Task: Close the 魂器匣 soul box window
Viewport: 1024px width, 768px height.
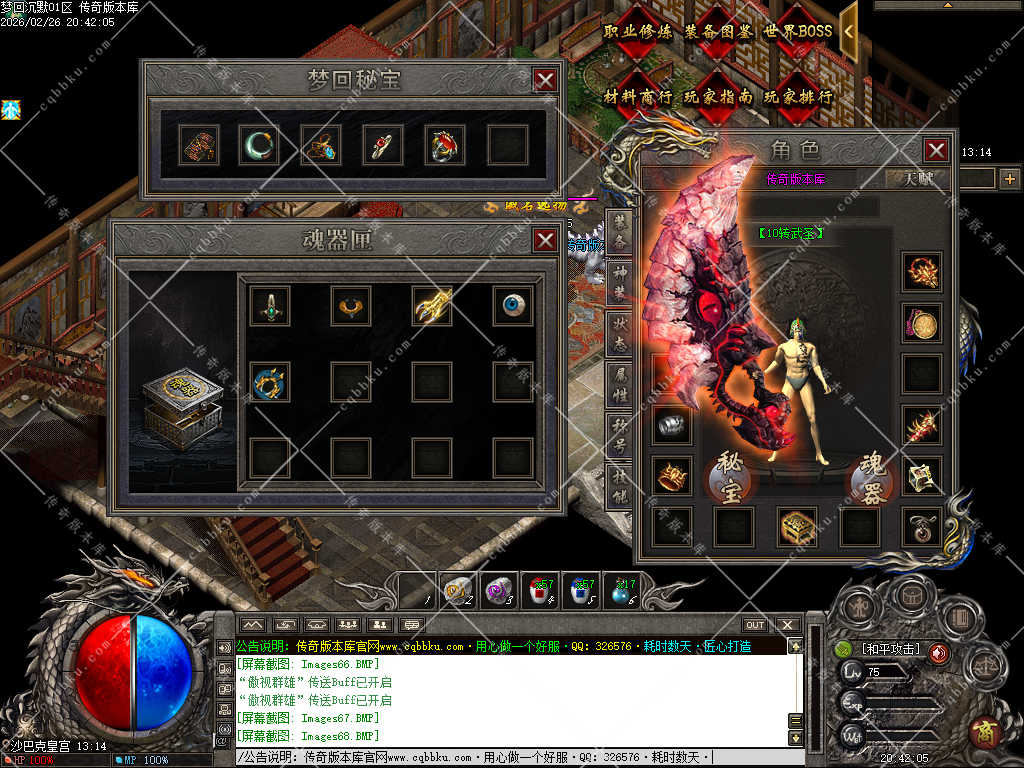Action: 545,240
